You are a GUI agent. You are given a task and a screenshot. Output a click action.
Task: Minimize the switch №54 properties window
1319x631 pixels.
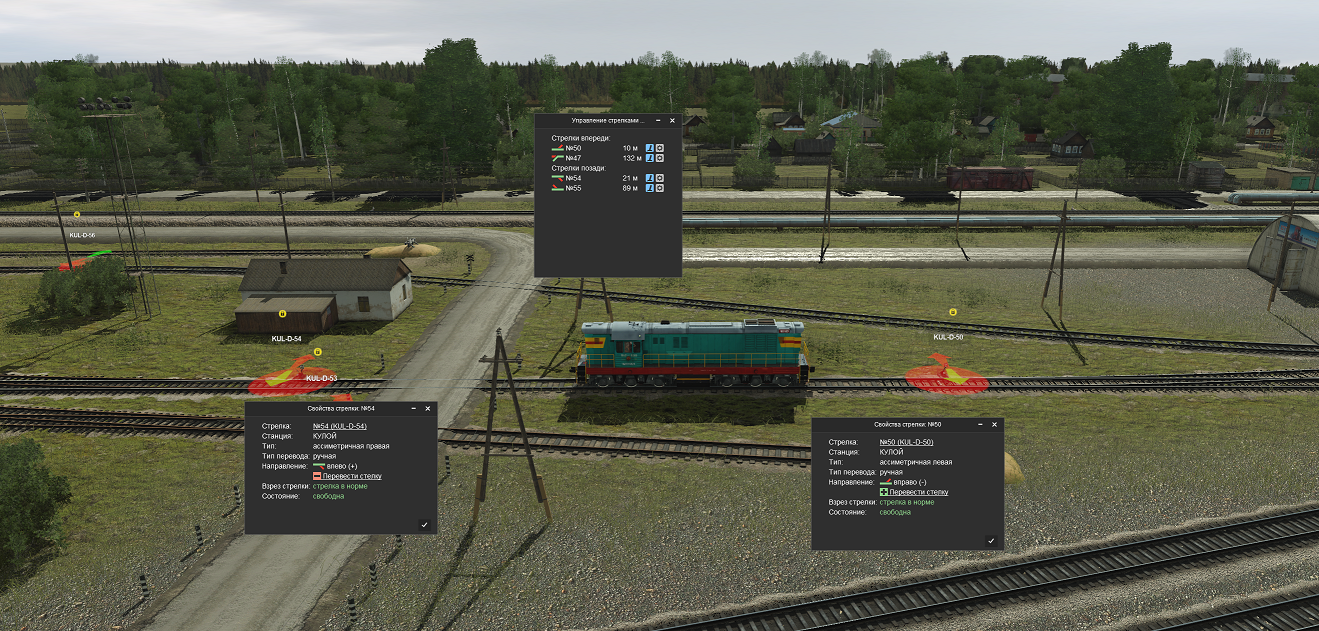pos(414,408)
